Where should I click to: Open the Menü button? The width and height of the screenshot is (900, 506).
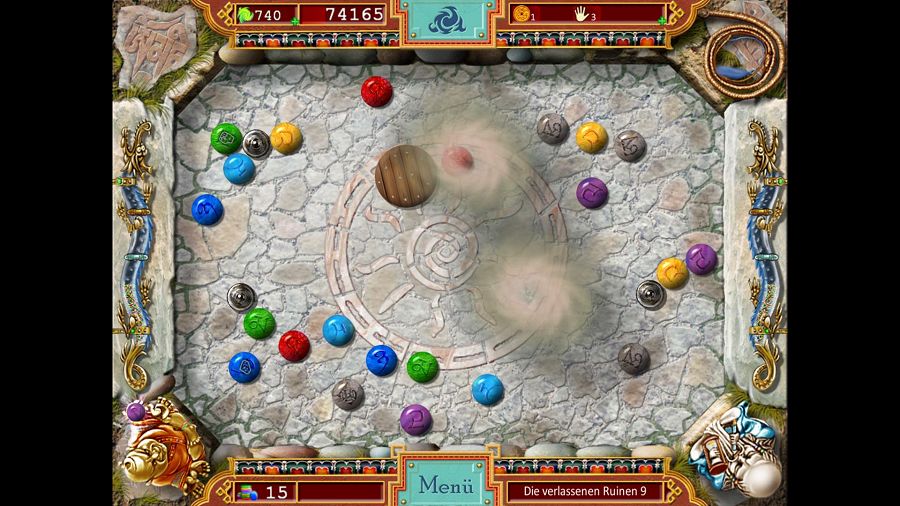[445, 486]
